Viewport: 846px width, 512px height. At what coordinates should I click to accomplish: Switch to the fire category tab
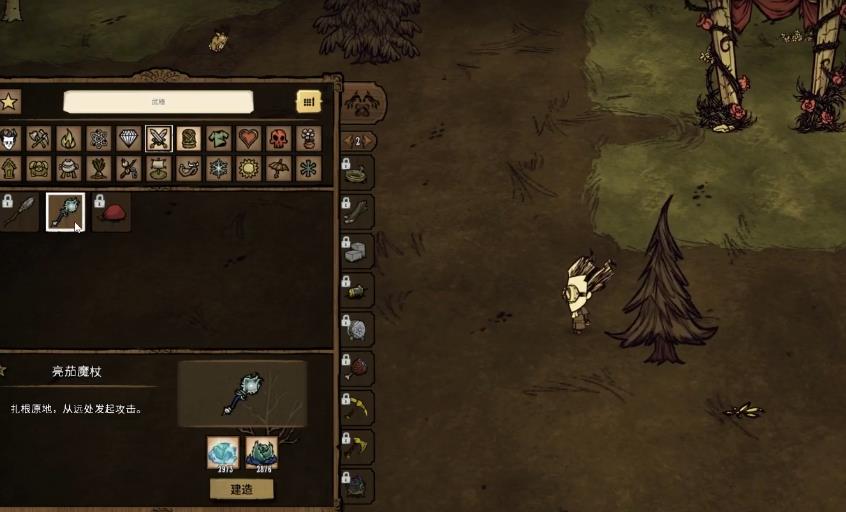[68, 138]
